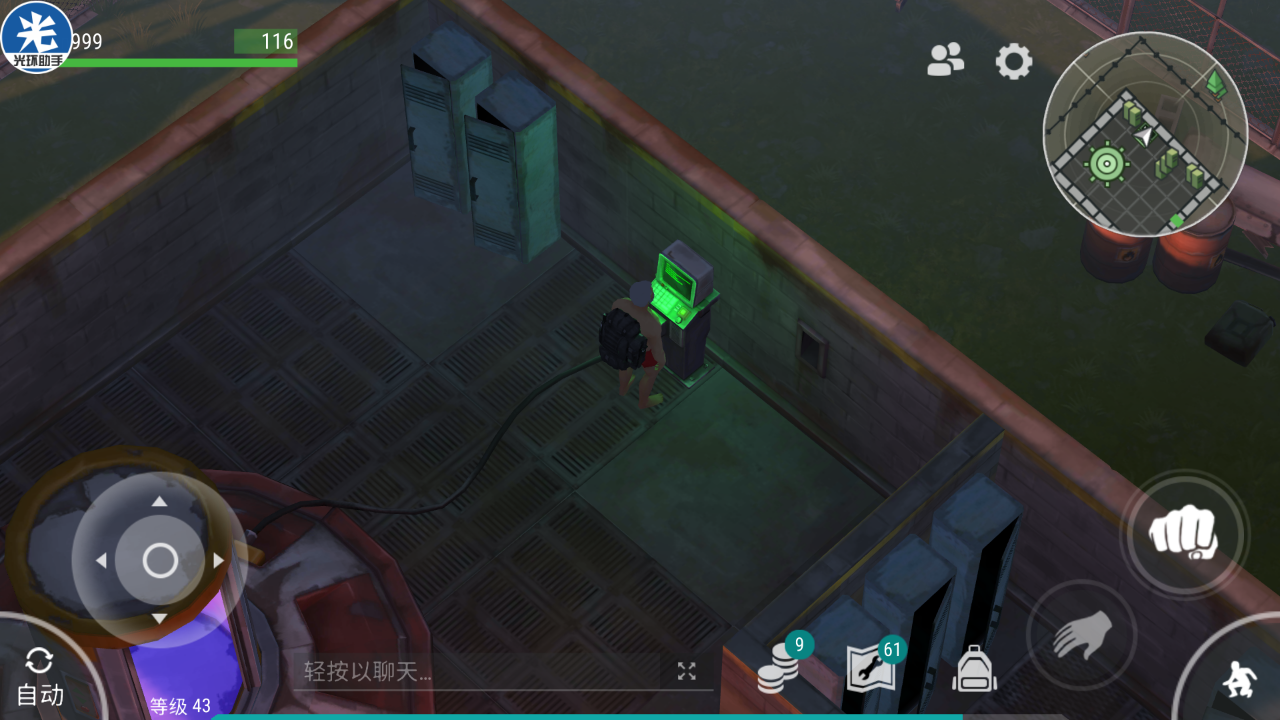Open the blueprint crafting menu
This screenshot has height=720, width=1280.
(872, 667)
